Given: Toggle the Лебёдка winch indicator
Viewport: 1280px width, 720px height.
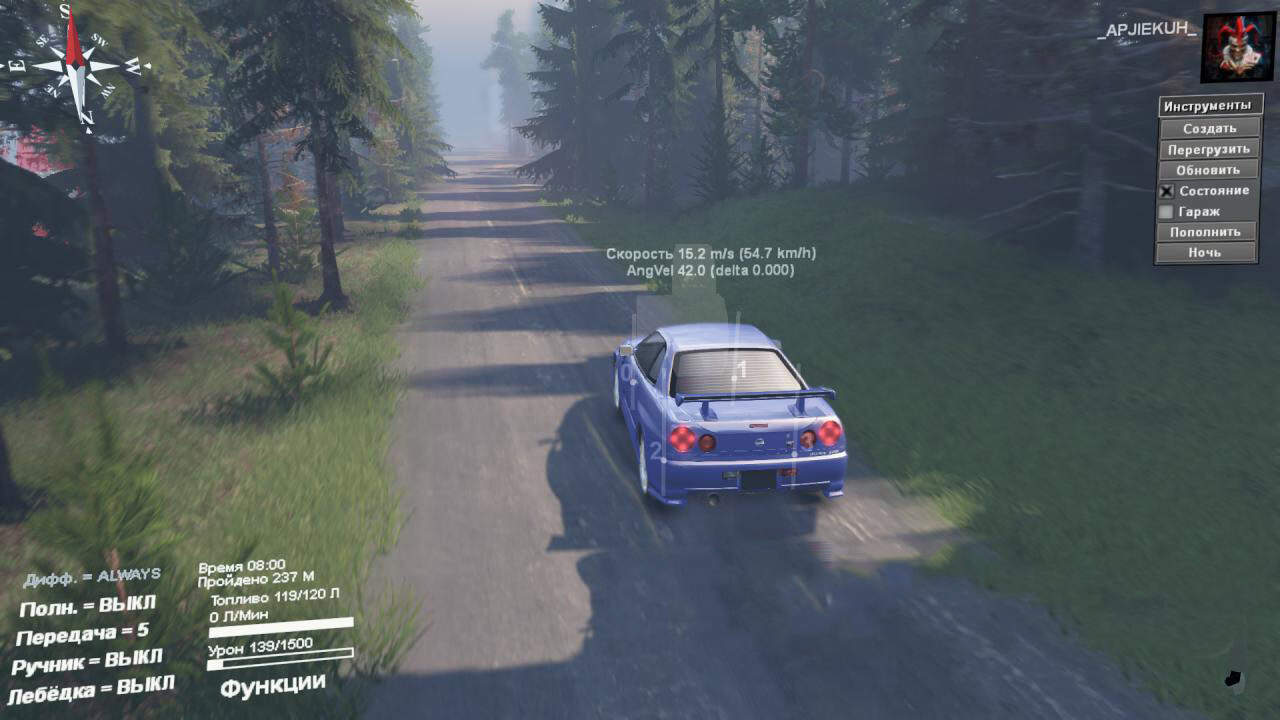Looking at the screenshot, I should [92, 689].
